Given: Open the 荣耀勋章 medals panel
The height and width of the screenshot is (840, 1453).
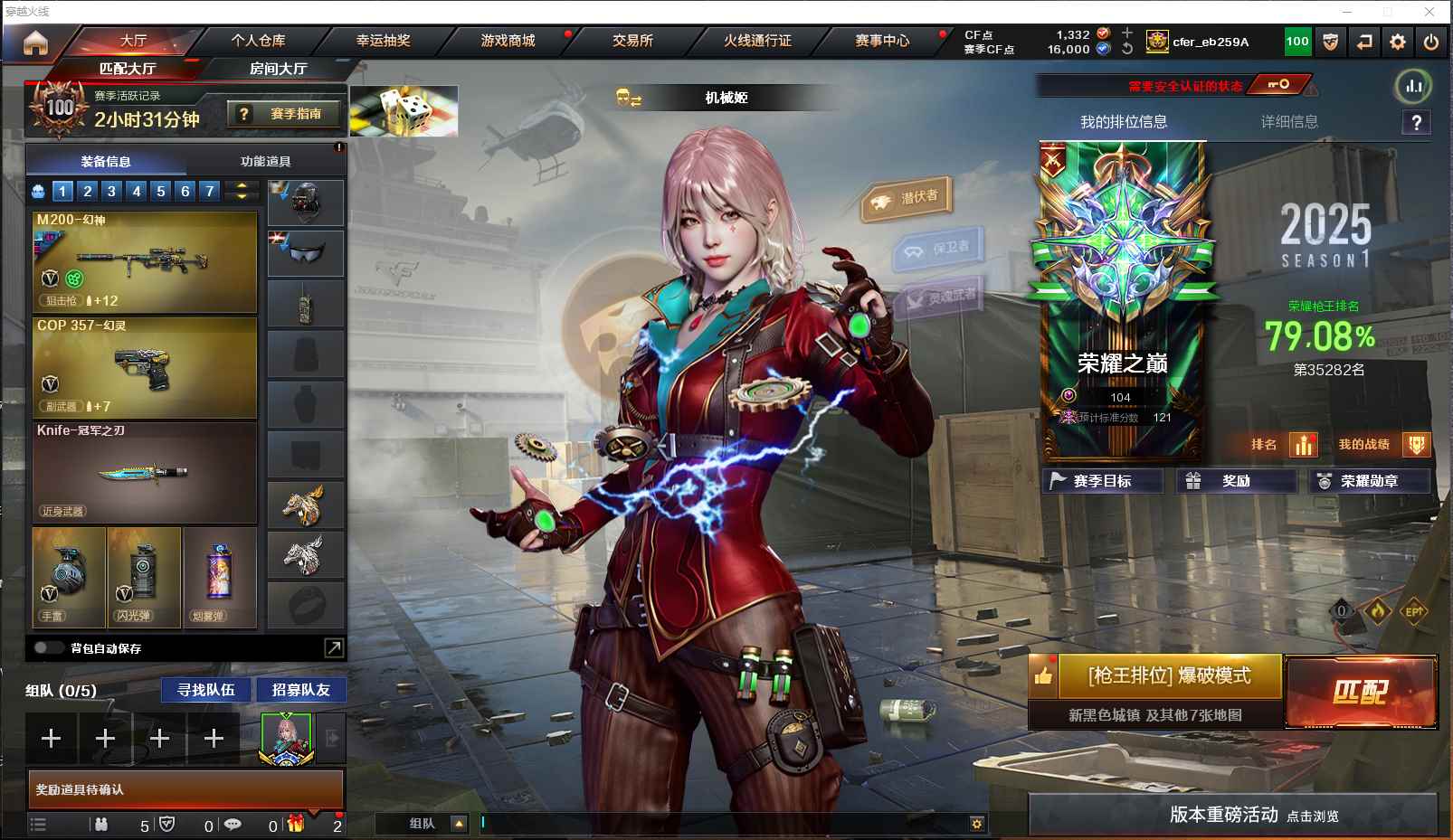Looking at the screenshot, I should pyautogui.click(x=1369, y=481).
